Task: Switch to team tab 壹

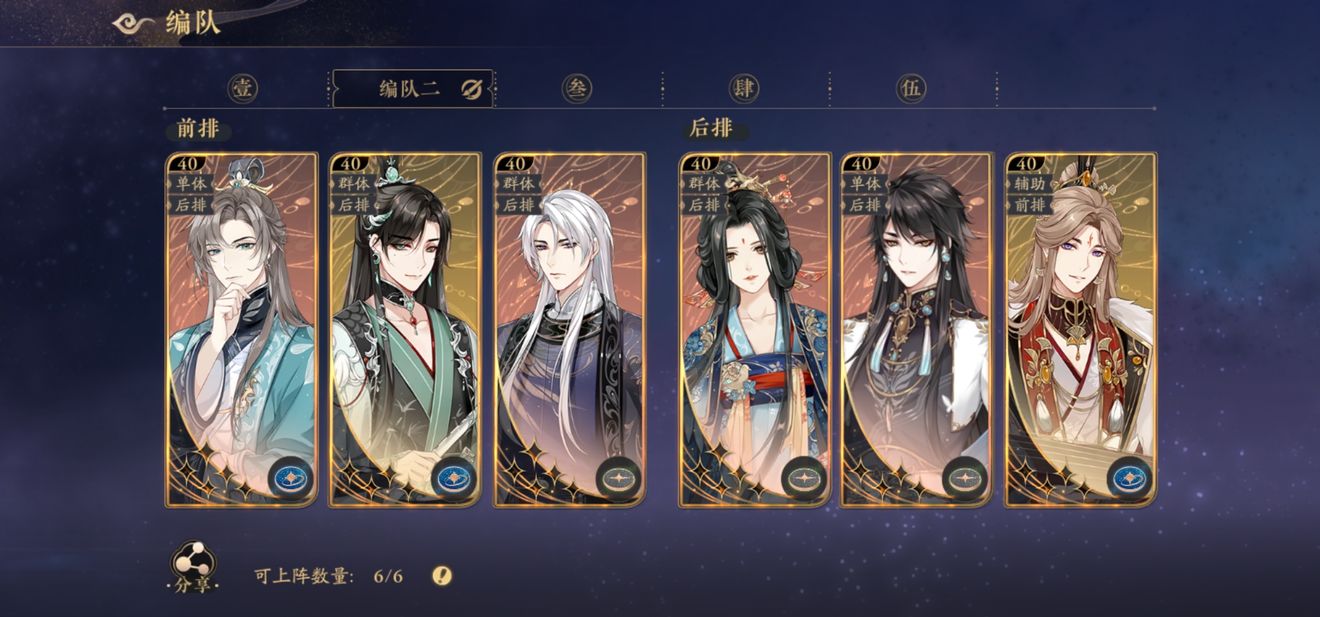Action: click(243, 89)
